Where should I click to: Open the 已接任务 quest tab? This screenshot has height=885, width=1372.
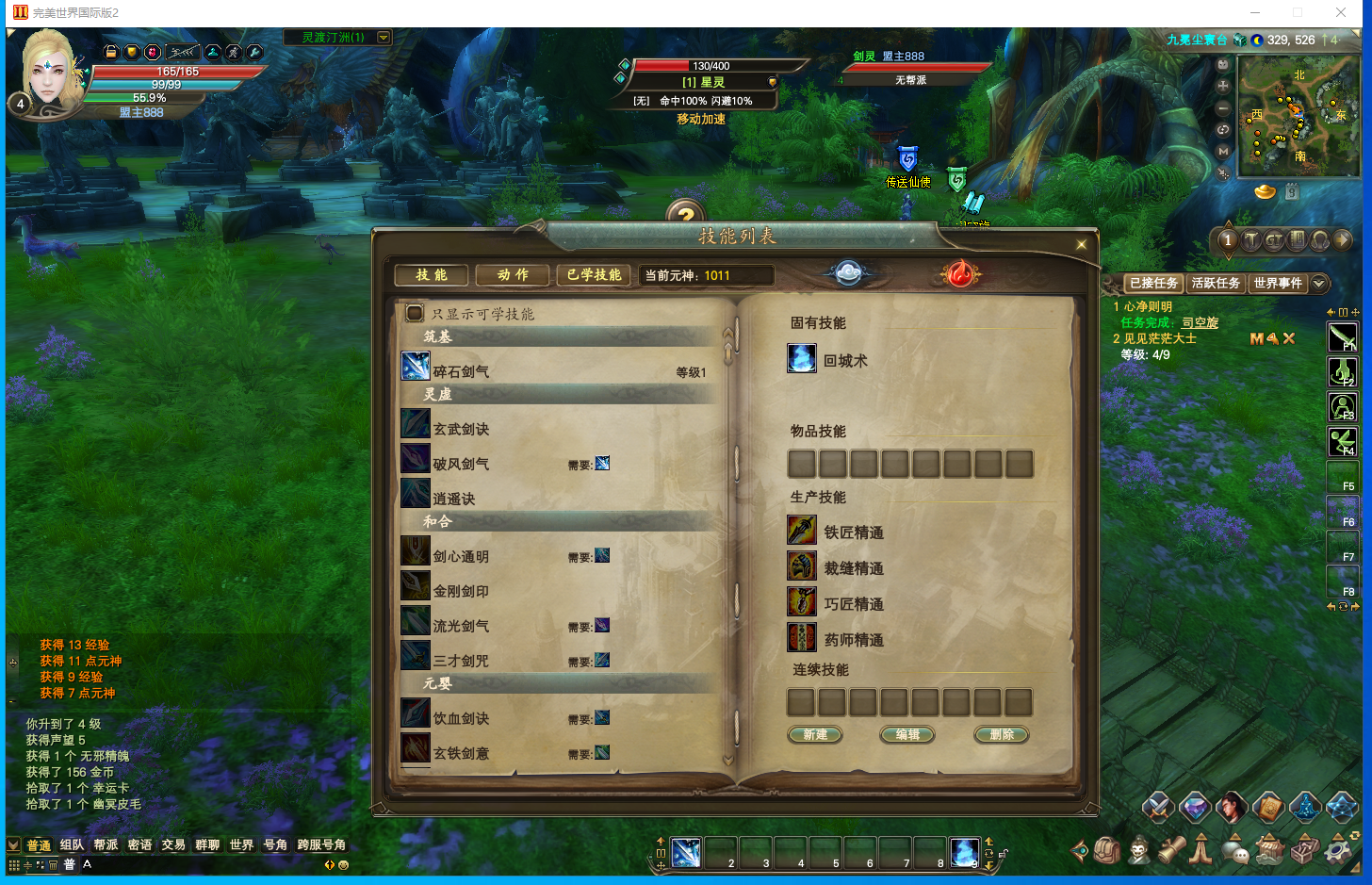[x=1153, y=283]
